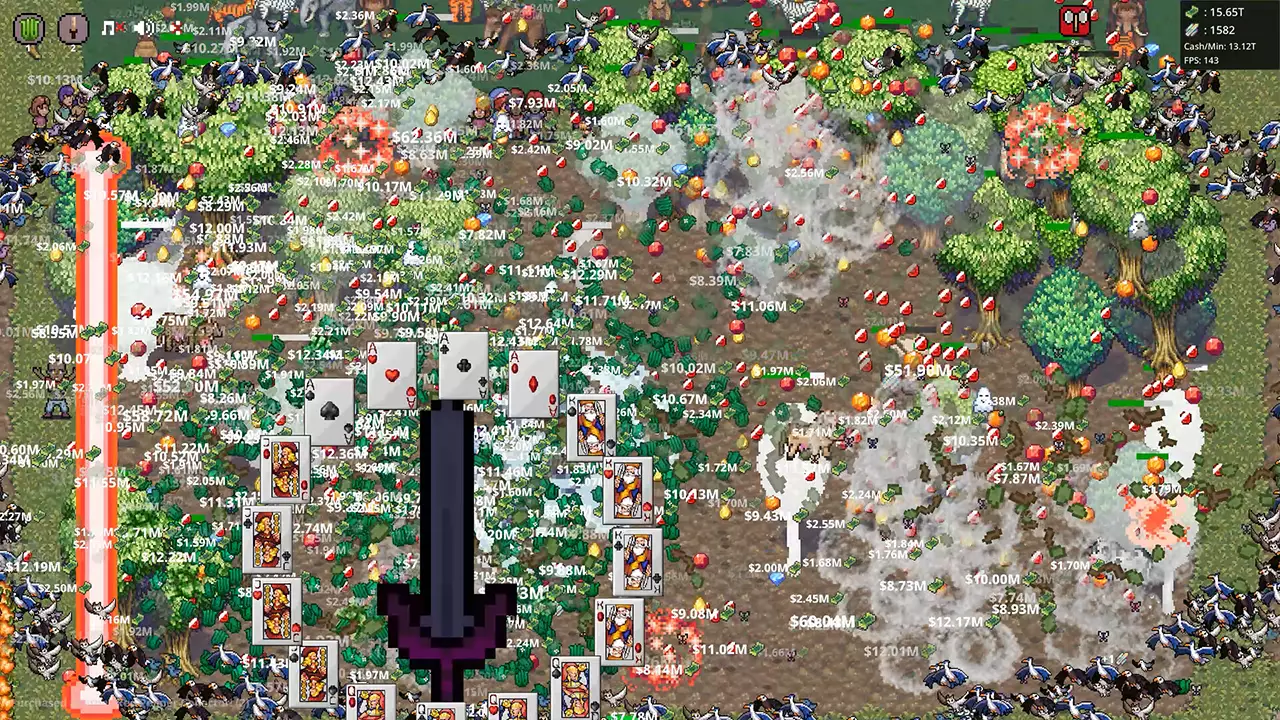This screenshot has width=1280, height=720.
Task: Click the 15.65T cash total value
Action: click(1228, 12)
